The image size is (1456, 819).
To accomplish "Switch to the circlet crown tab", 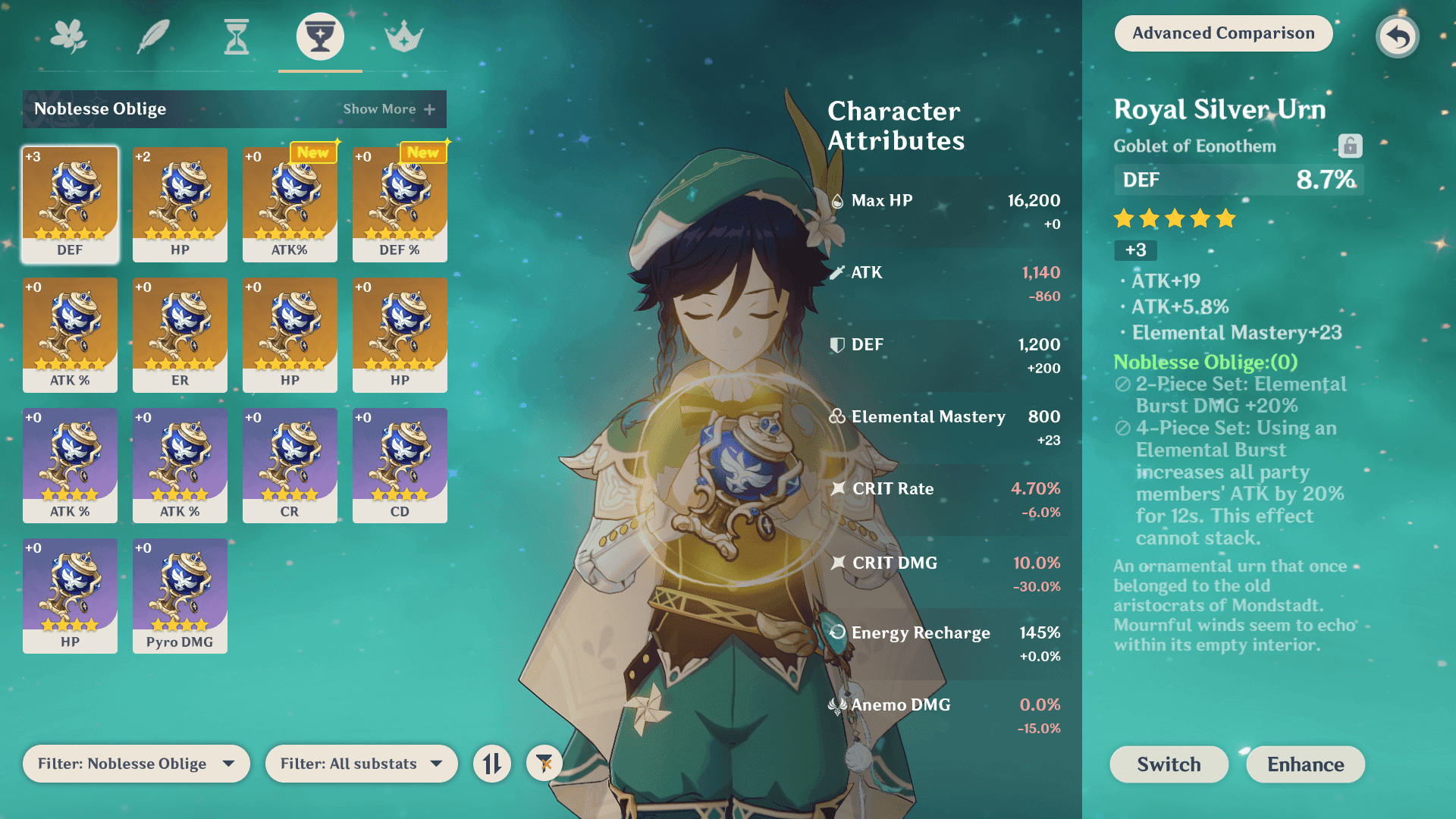I will tap(403, 36).
